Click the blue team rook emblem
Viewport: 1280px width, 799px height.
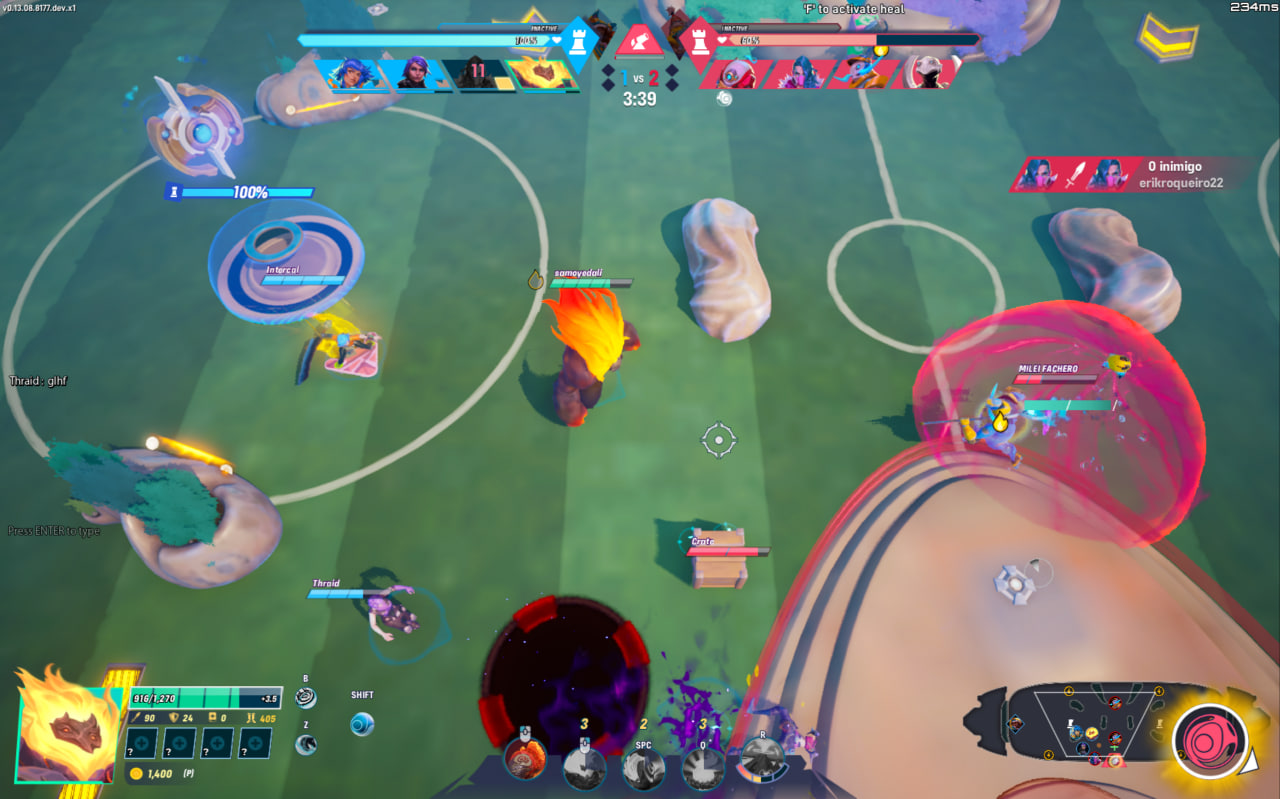[x=578, y=40]
